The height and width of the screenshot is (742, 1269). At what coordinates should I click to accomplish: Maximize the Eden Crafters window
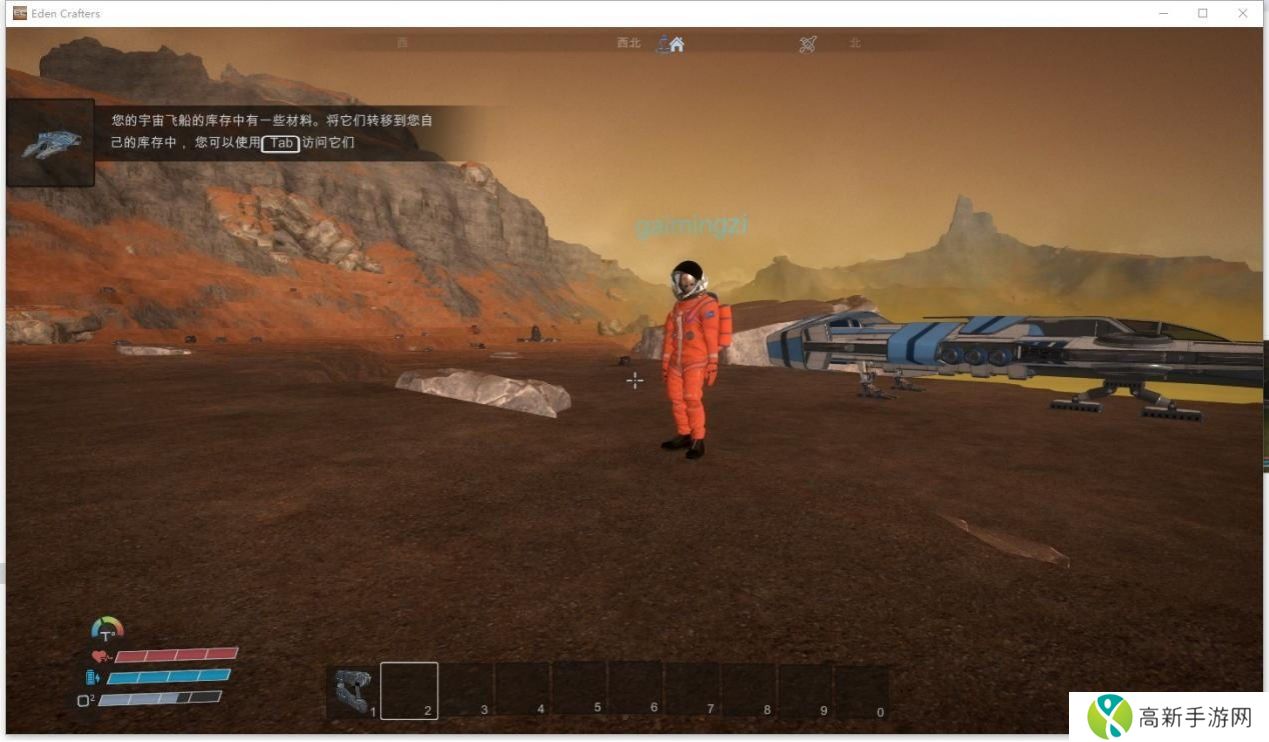[1202, 13]
